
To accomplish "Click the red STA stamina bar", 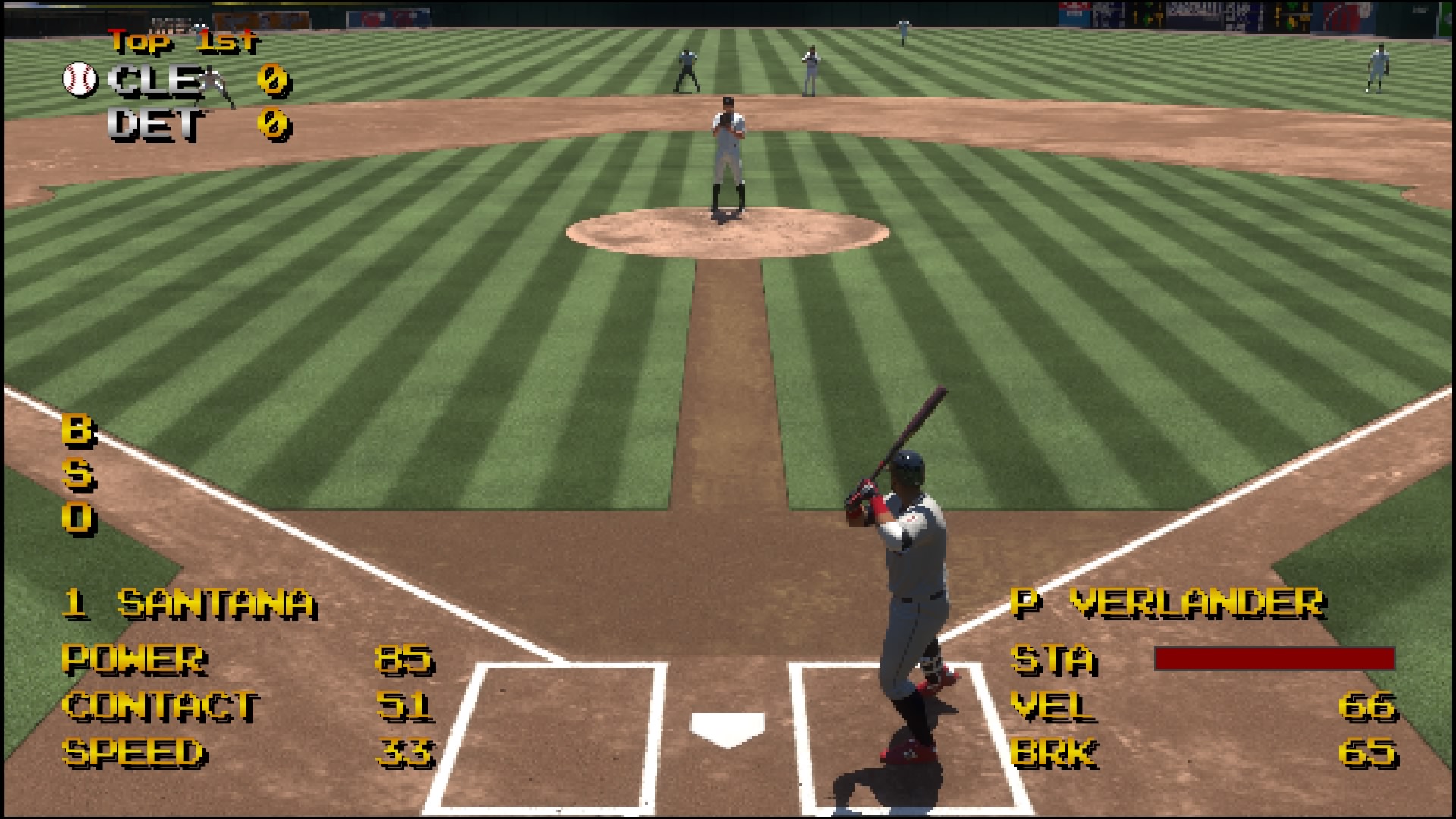I will (x=1274, y=660).
